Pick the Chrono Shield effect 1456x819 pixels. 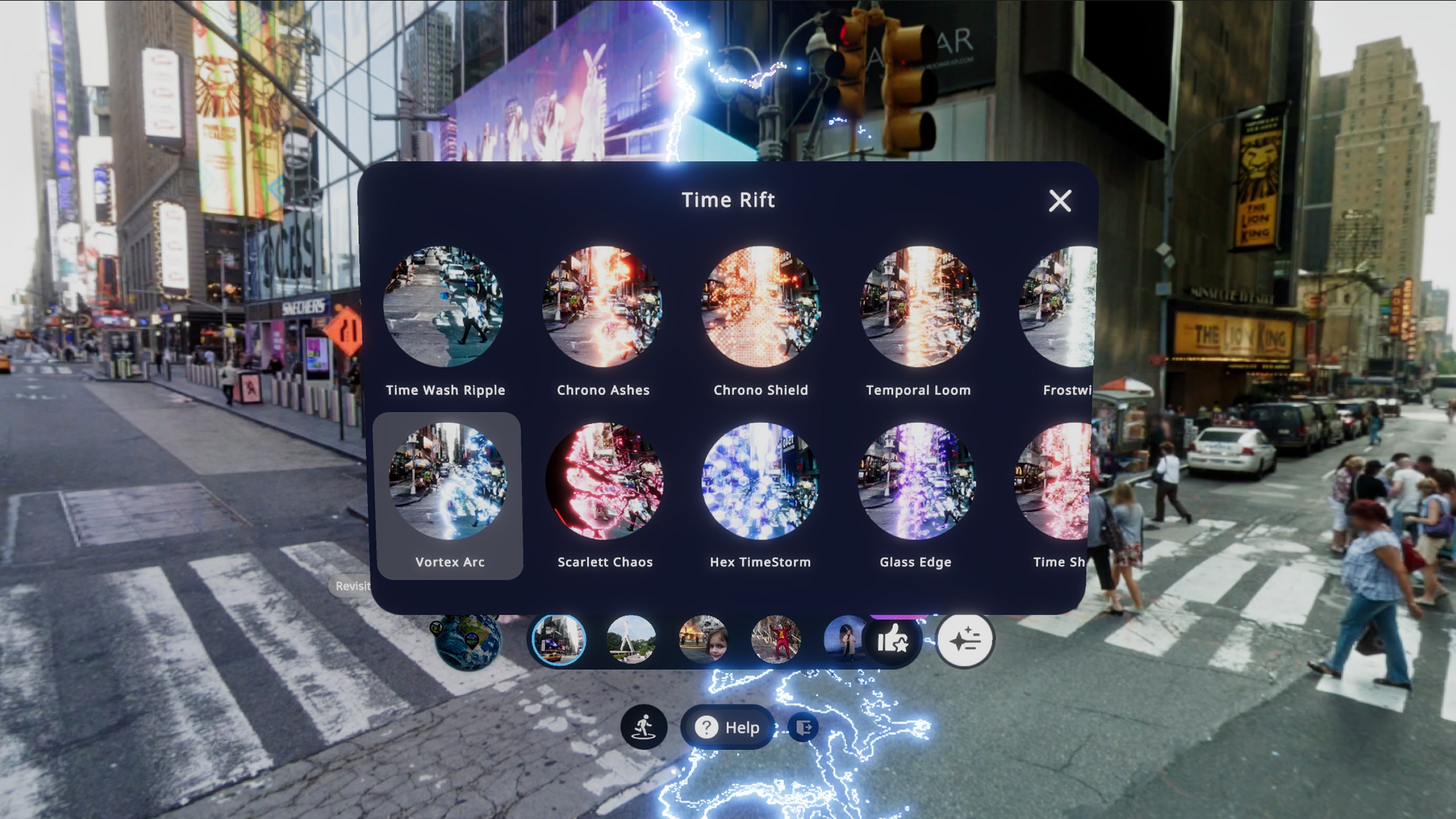pyautogui.click(x=760, y=307)
